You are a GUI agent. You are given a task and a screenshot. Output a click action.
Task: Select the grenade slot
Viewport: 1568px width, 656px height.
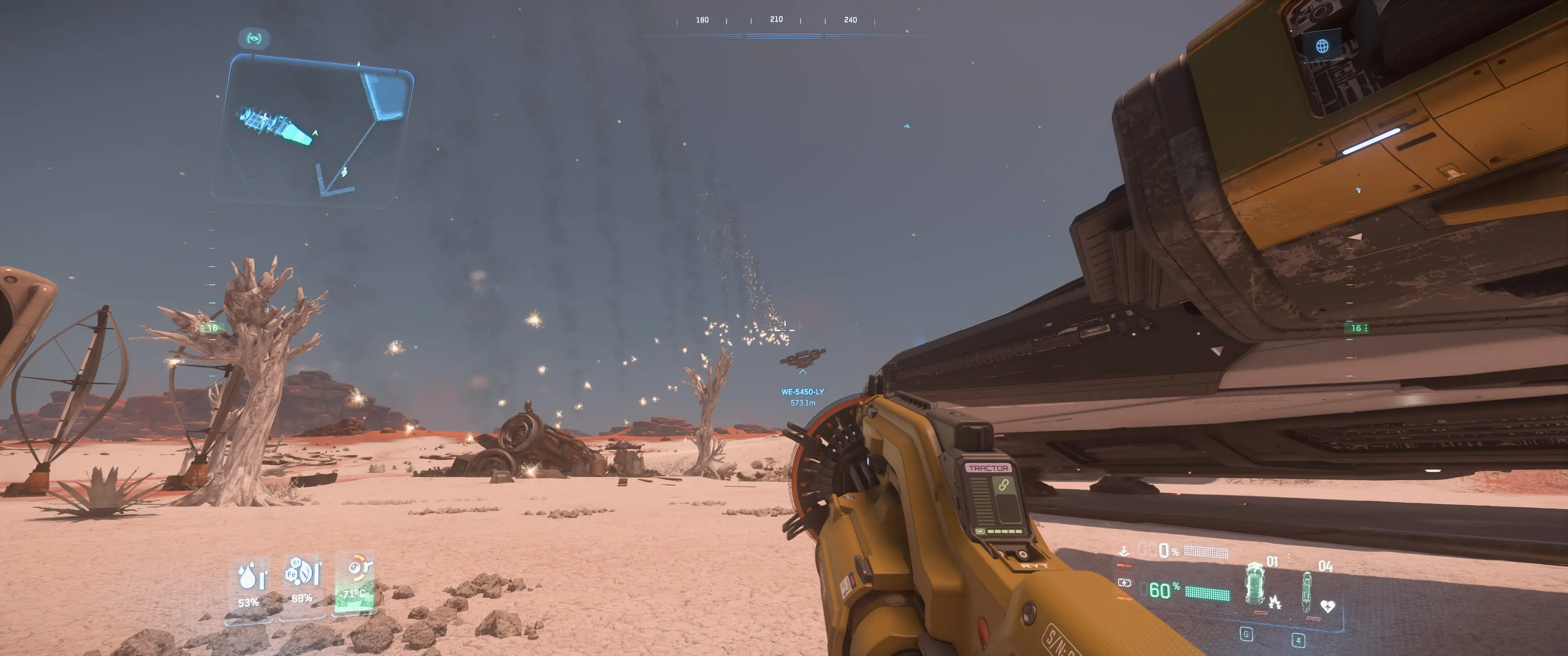pos(1255,585)
